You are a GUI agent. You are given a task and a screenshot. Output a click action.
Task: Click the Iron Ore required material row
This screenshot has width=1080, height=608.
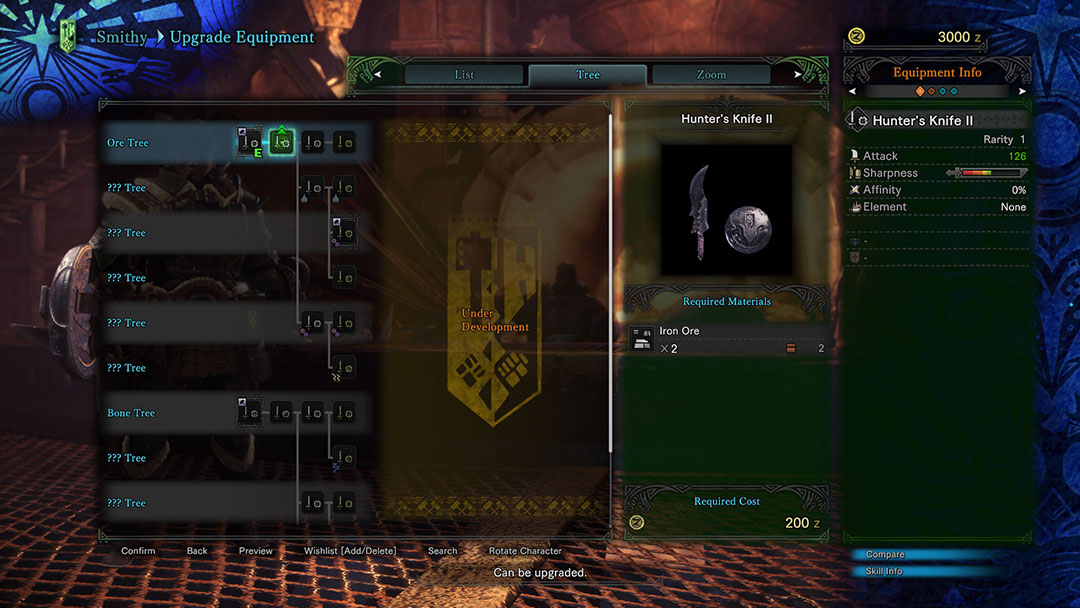coord(726,340)
